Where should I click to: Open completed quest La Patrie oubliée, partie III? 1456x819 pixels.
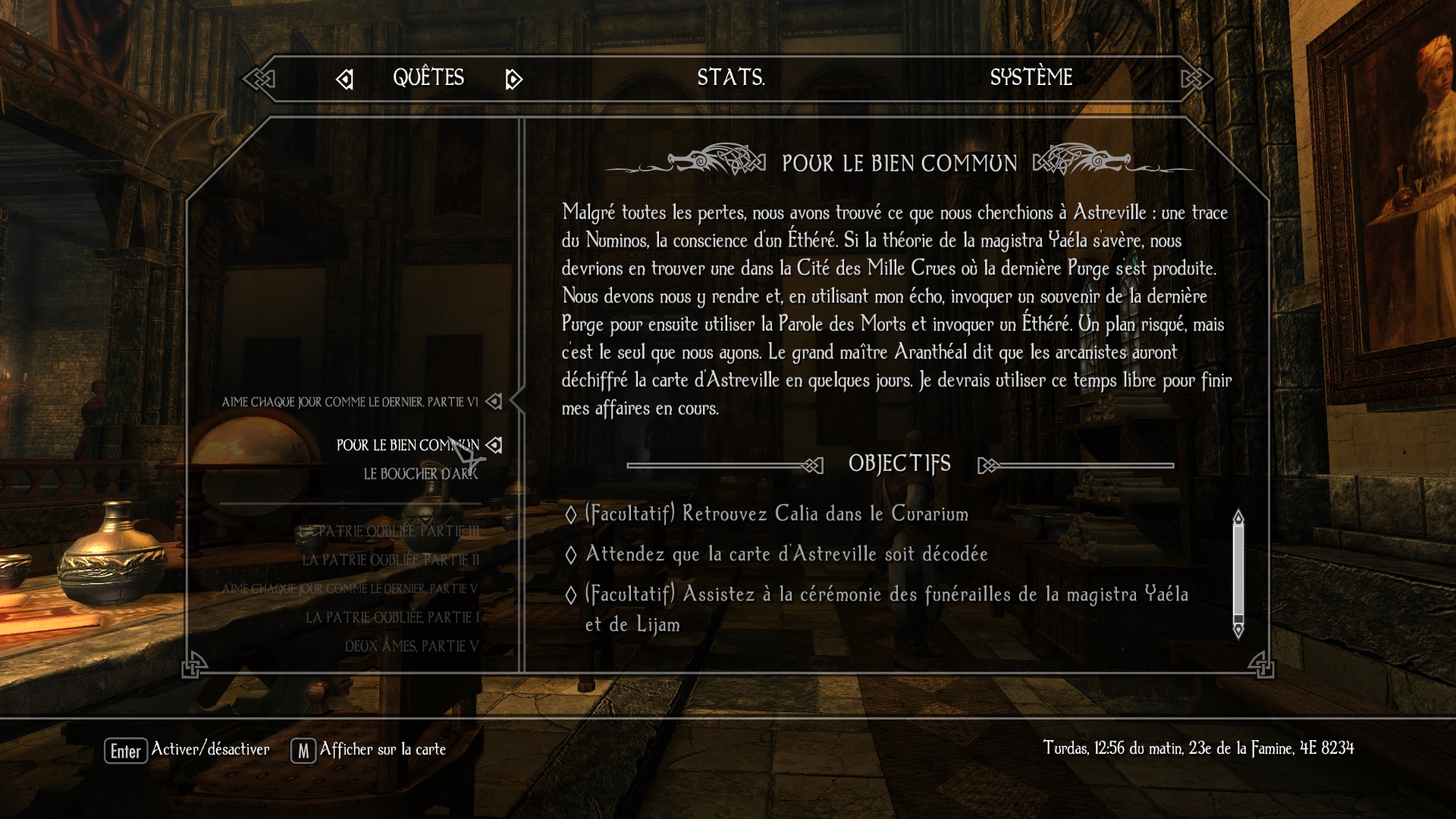(x=388, y=532)
